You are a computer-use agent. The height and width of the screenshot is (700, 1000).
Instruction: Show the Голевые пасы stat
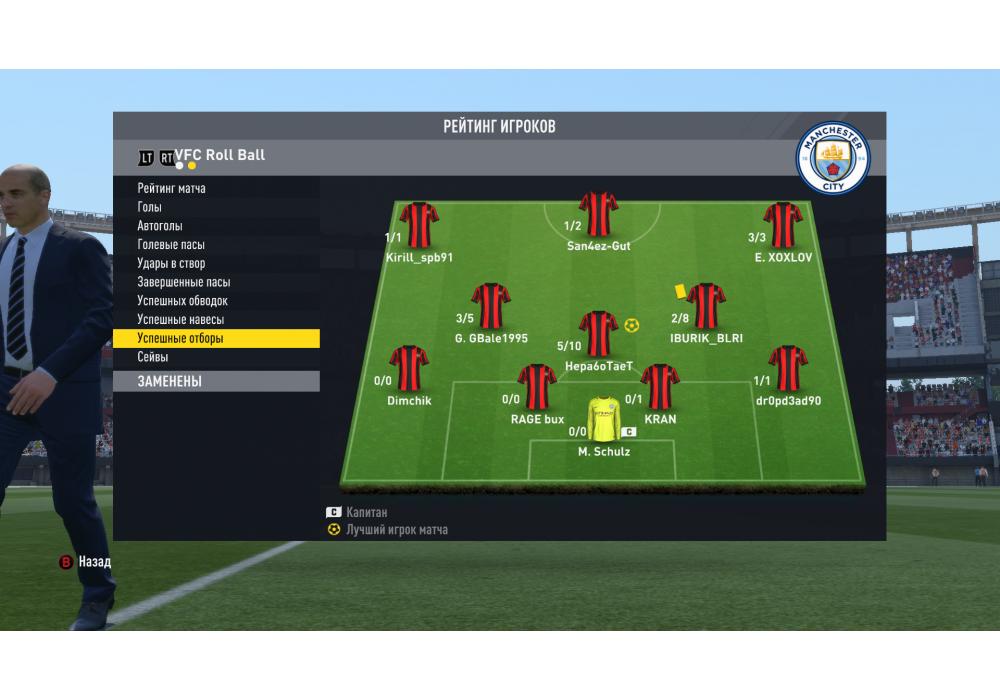click(171, 245)
